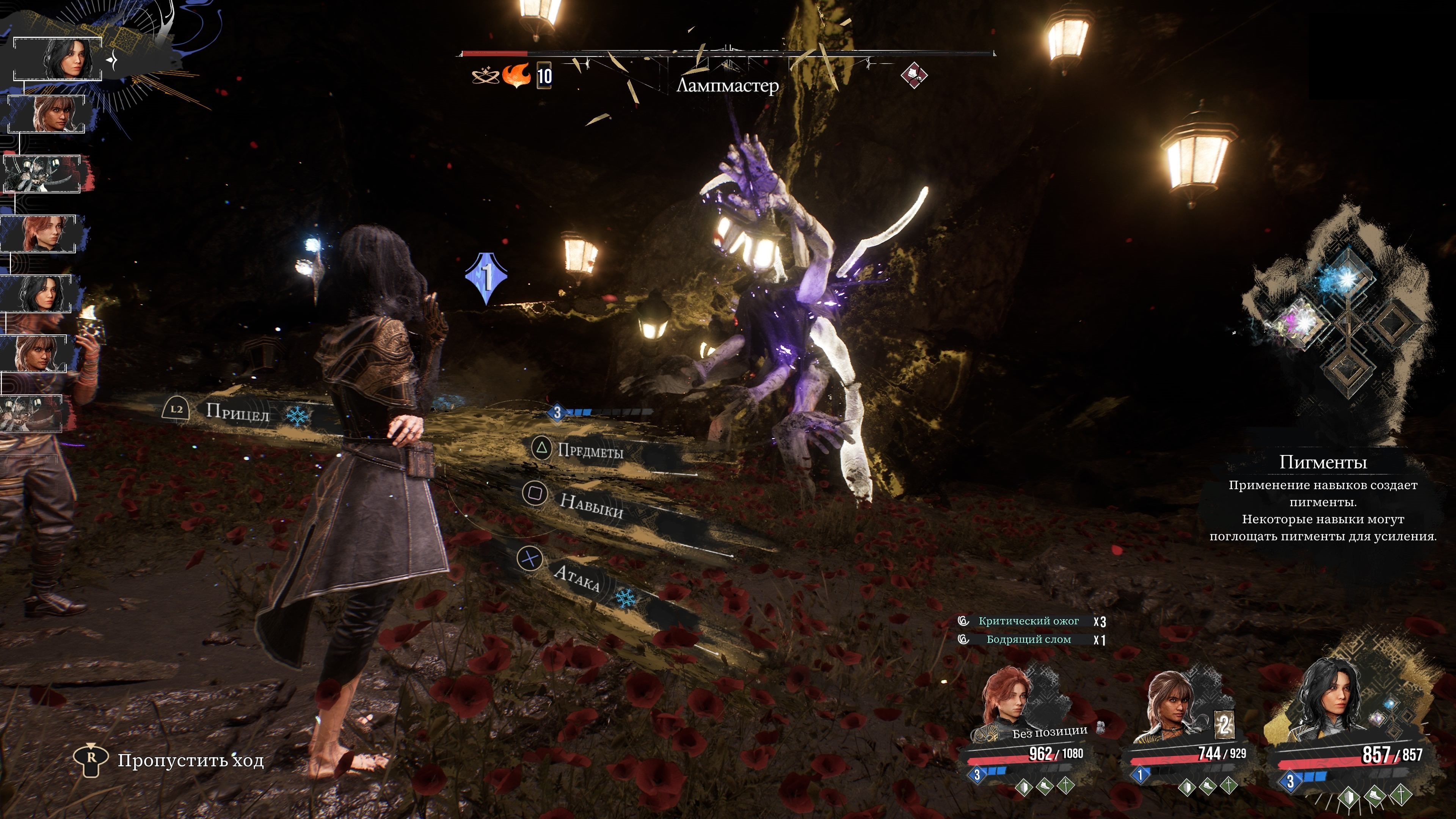
Task: Select the Критический ожог buff entry
Action: (1029, 621)
